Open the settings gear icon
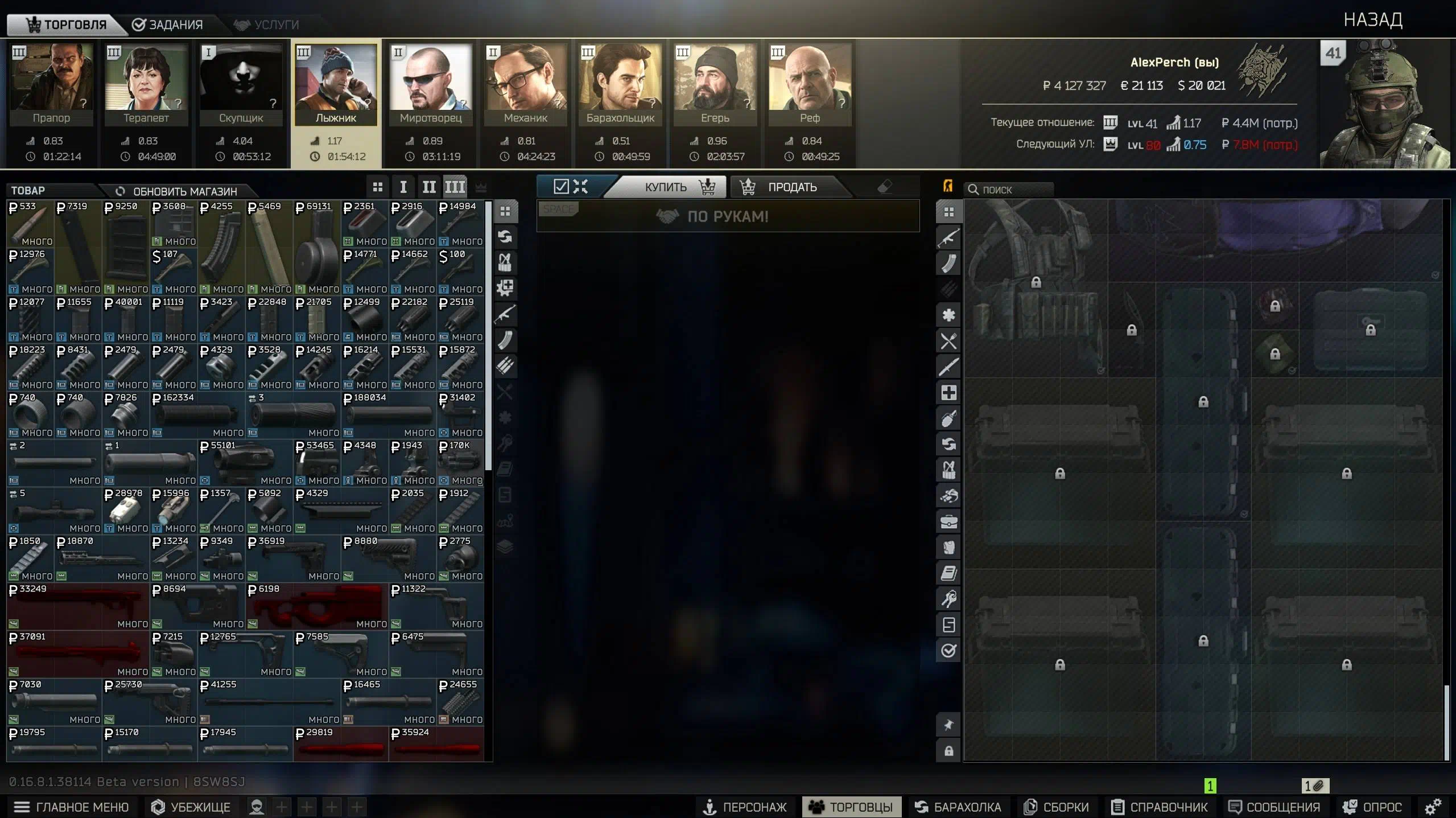Viewport: 1456px width, 818px height. coord(1433,807)
